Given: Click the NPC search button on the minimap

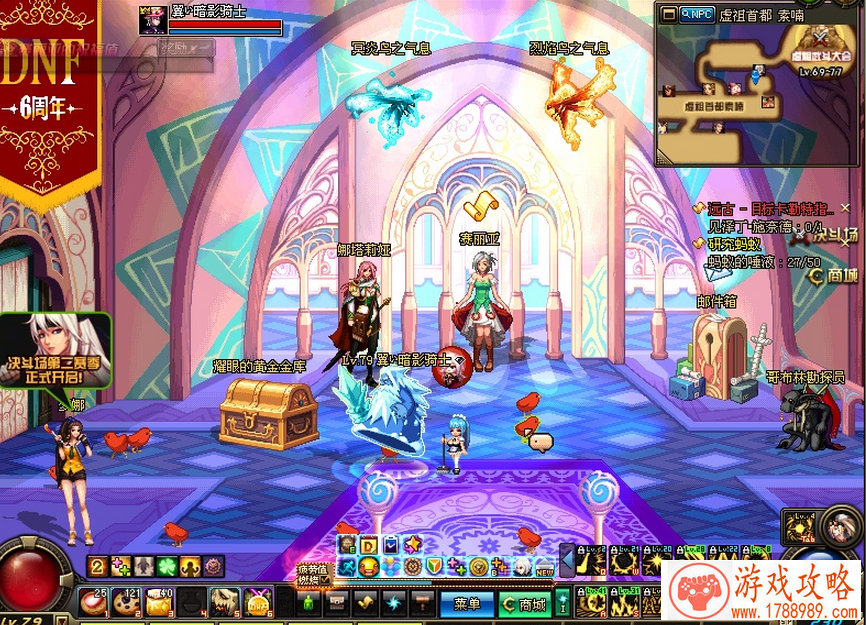Looking at the screenshot, I should click(694, 14).
